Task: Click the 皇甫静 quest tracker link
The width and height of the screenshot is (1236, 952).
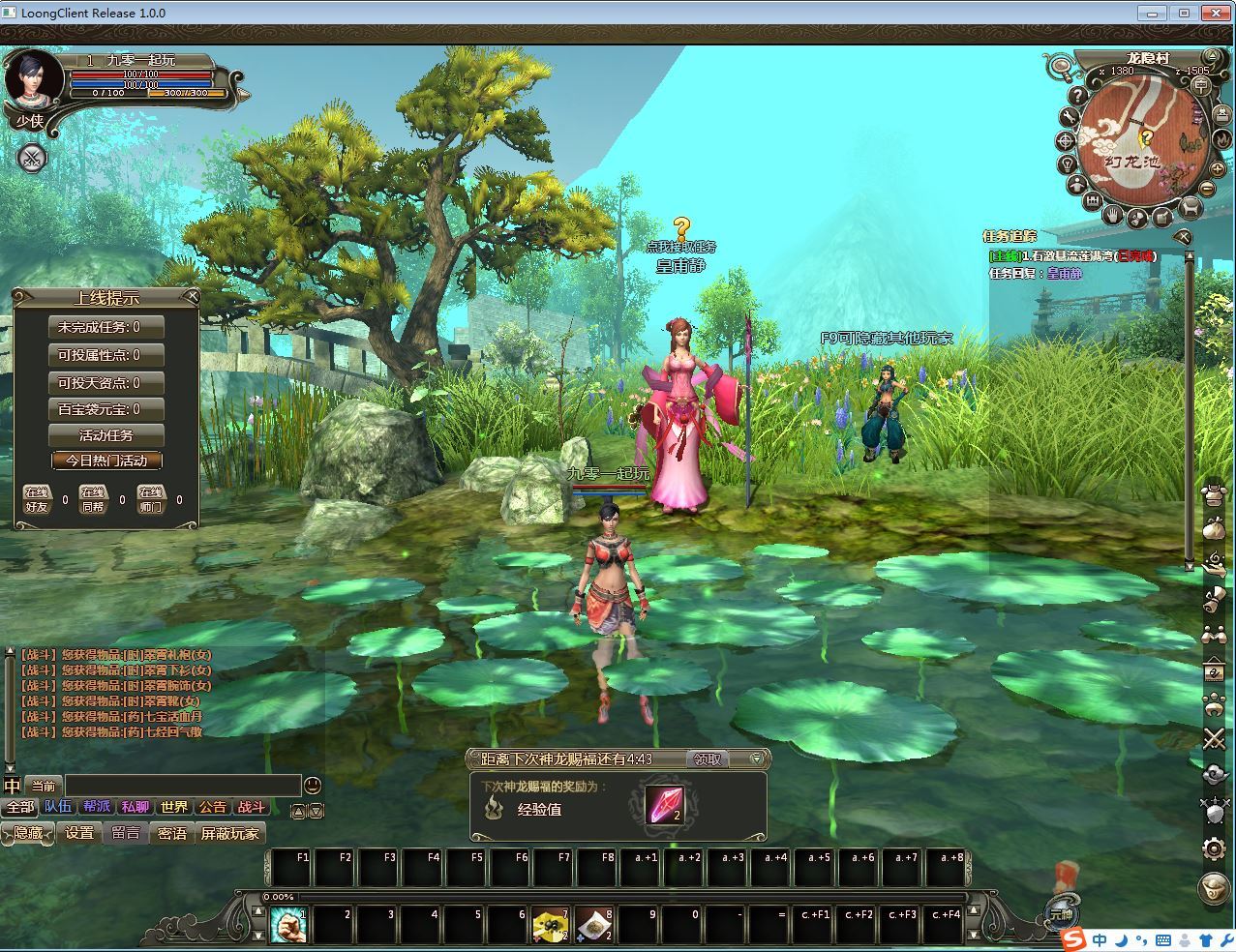Action: [x=1064, y=274]
